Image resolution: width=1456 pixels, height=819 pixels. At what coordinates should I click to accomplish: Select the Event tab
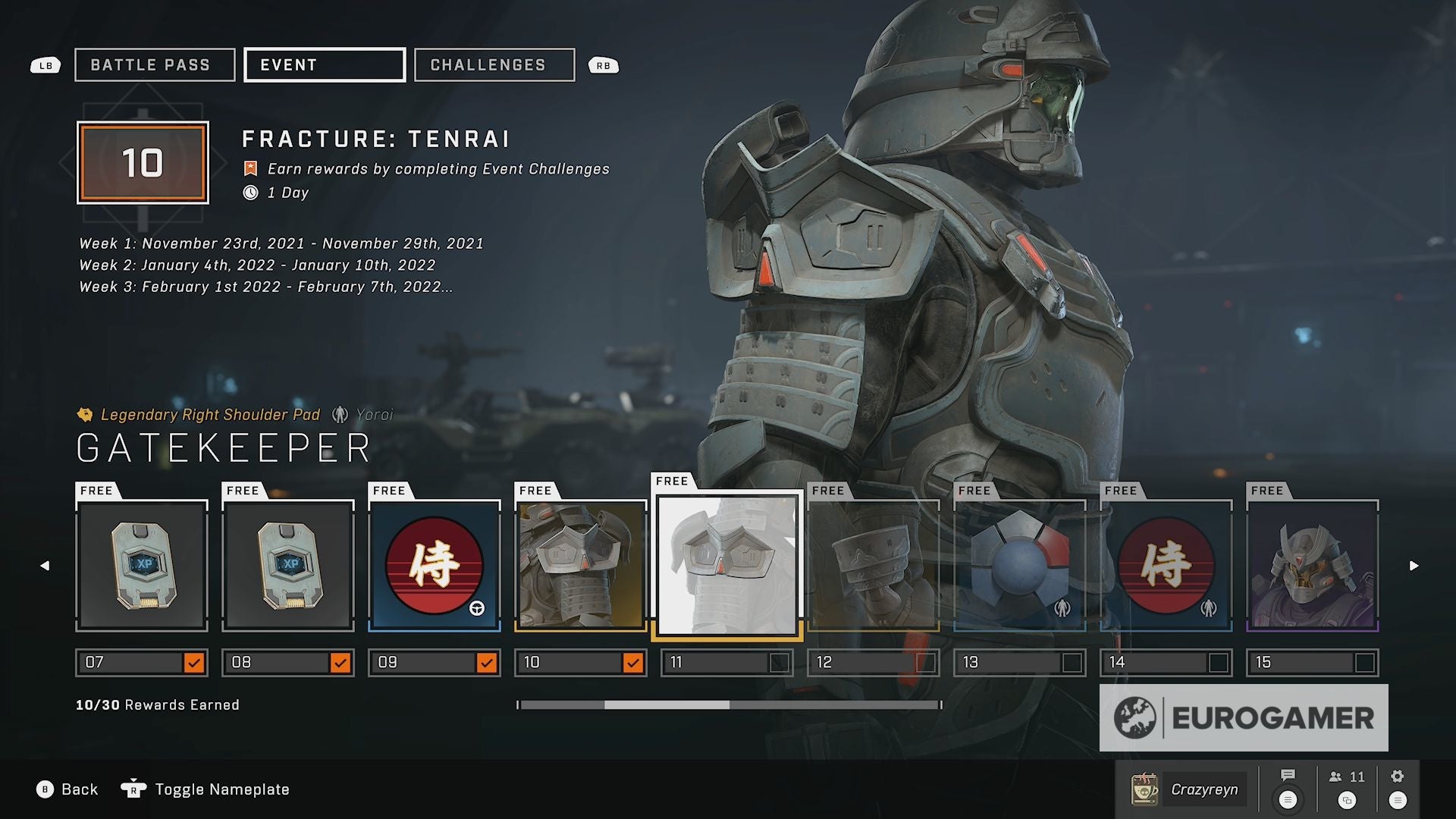coord(324,65)
